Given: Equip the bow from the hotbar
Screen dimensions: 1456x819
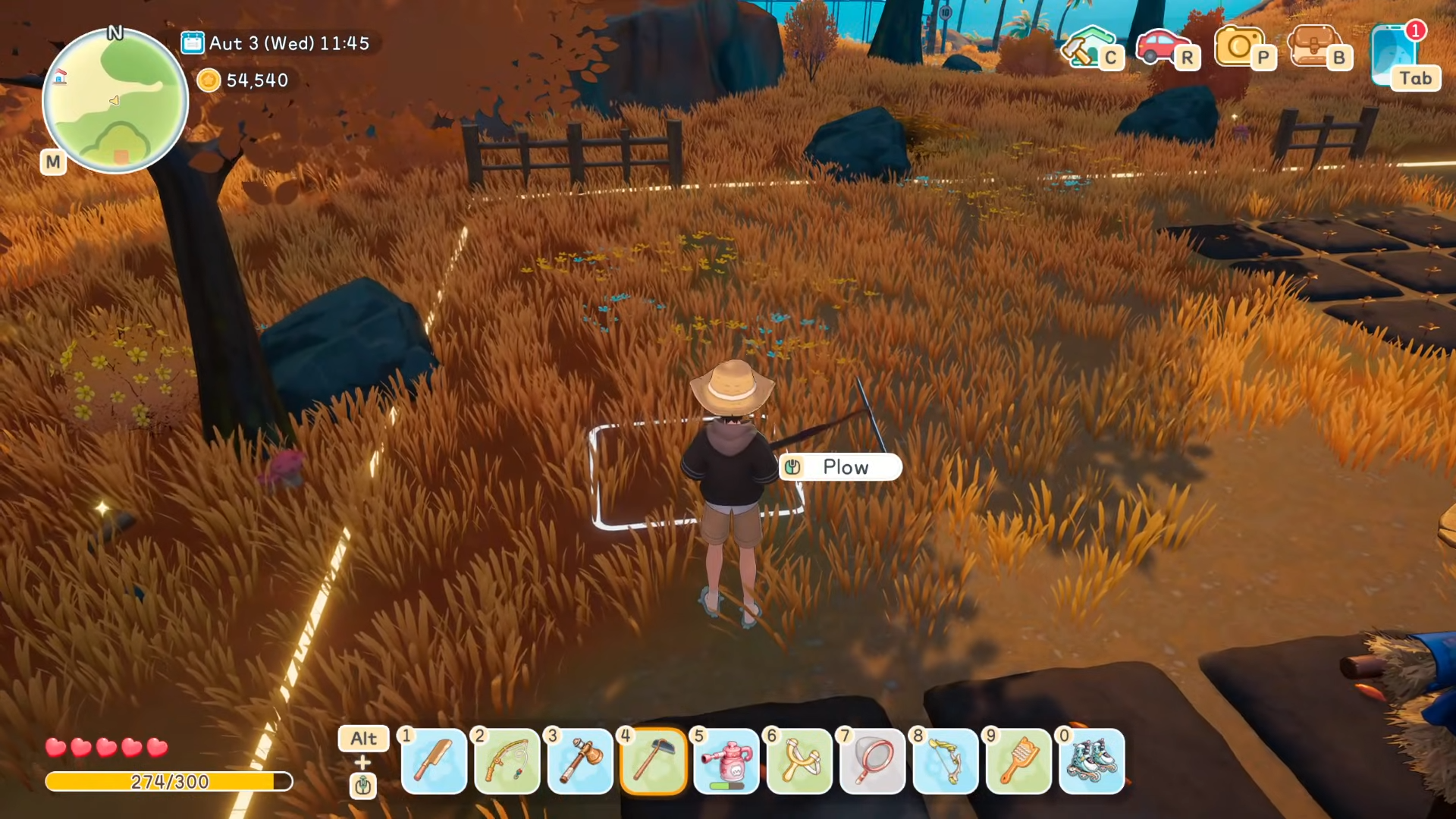Looking at the screenshot, I should (946, 761).
